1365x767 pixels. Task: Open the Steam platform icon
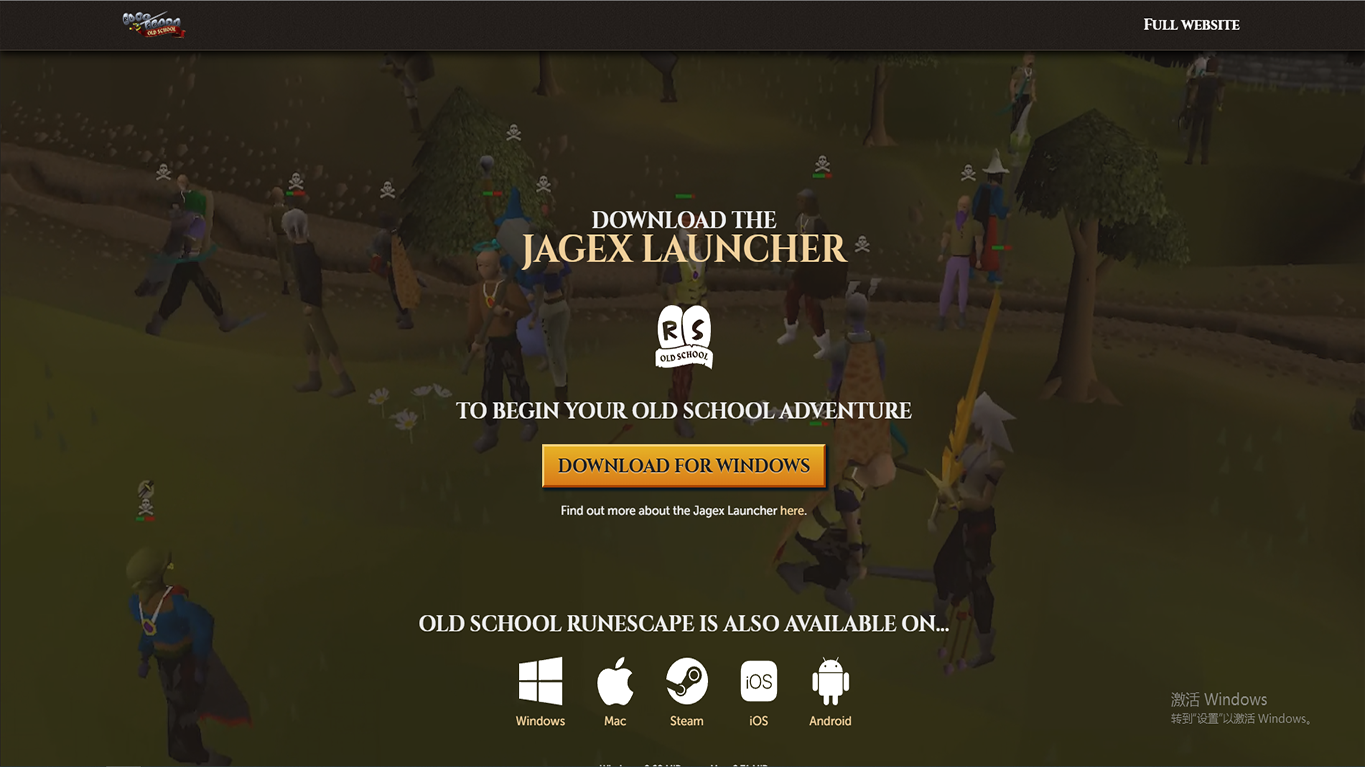[x=686, y=682]
